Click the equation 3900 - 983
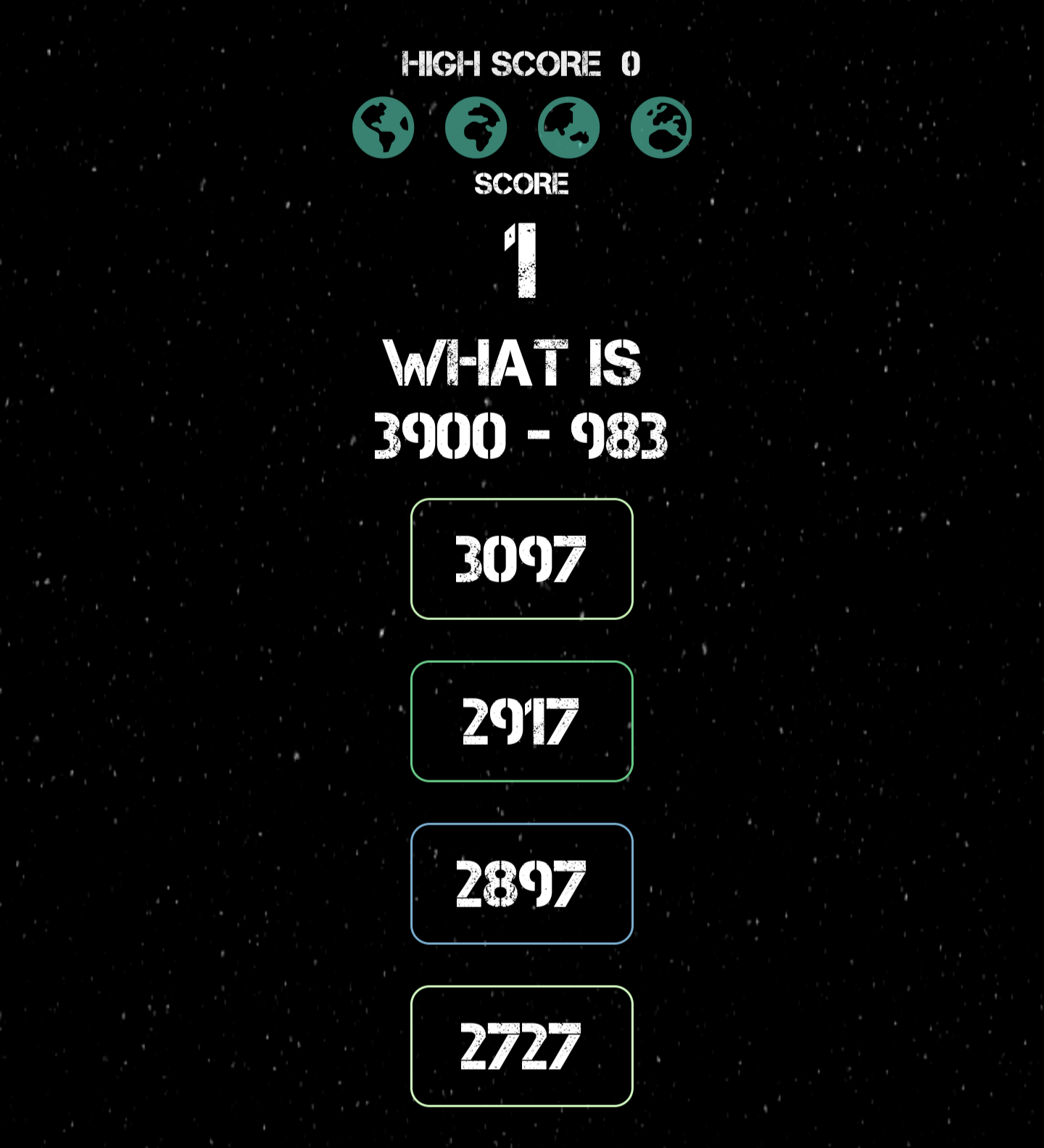1044x1148 pixels. (x=522, y=435)
